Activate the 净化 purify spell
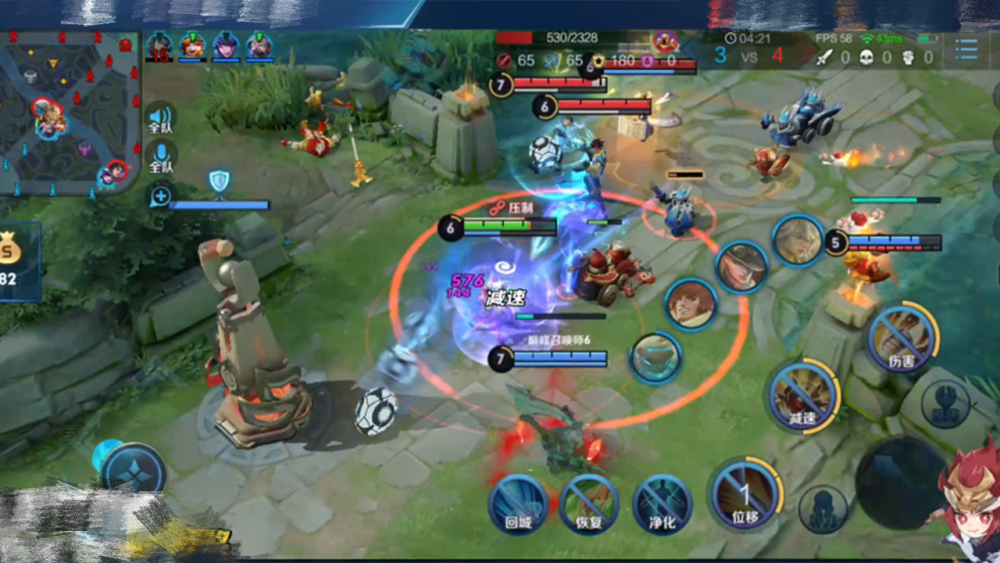The image size is (1000, 563). pos(661,501)
